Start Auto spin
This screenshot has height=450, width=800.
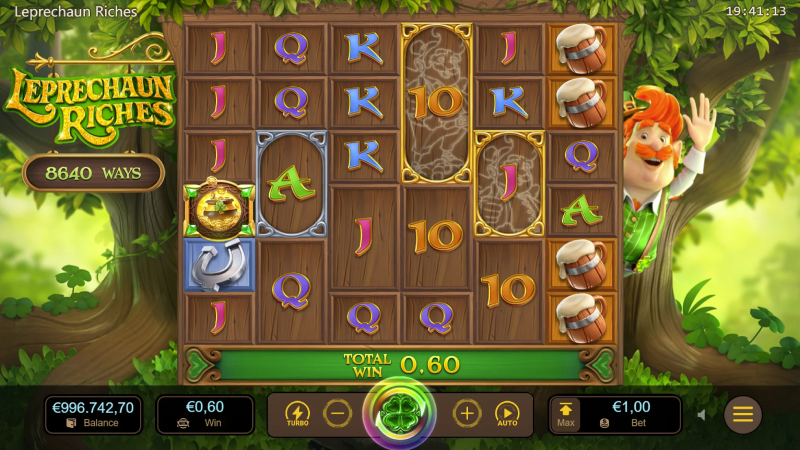click(x=508, y=414)
